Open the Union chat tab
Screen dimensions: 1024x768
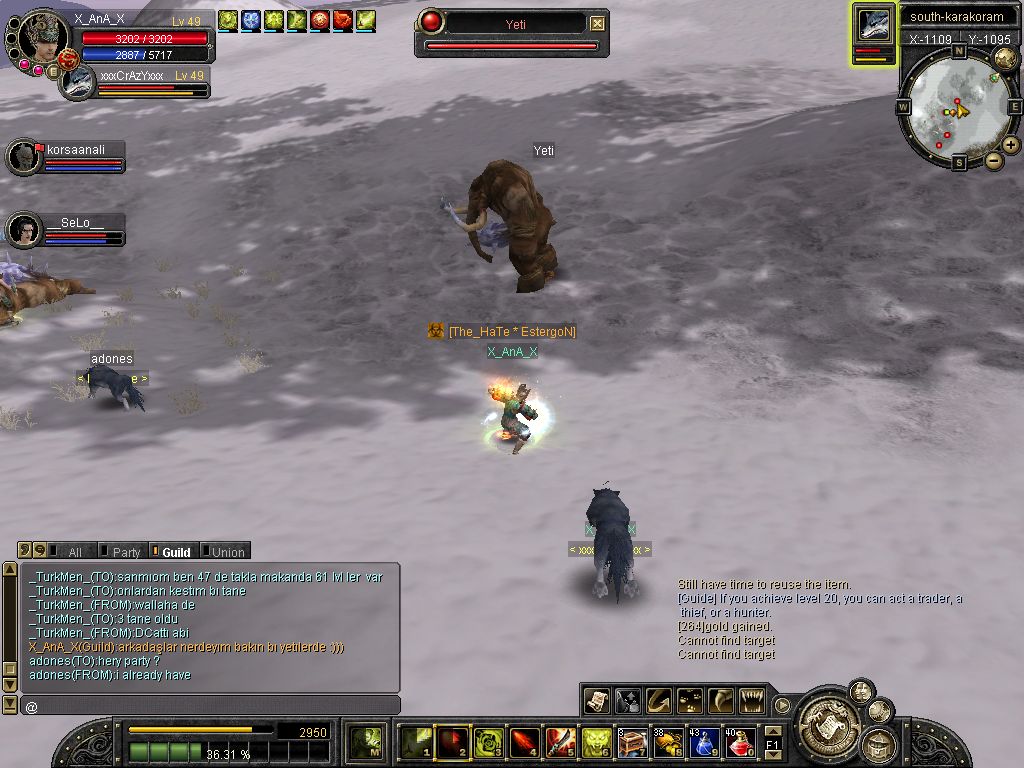click(224, 552)
